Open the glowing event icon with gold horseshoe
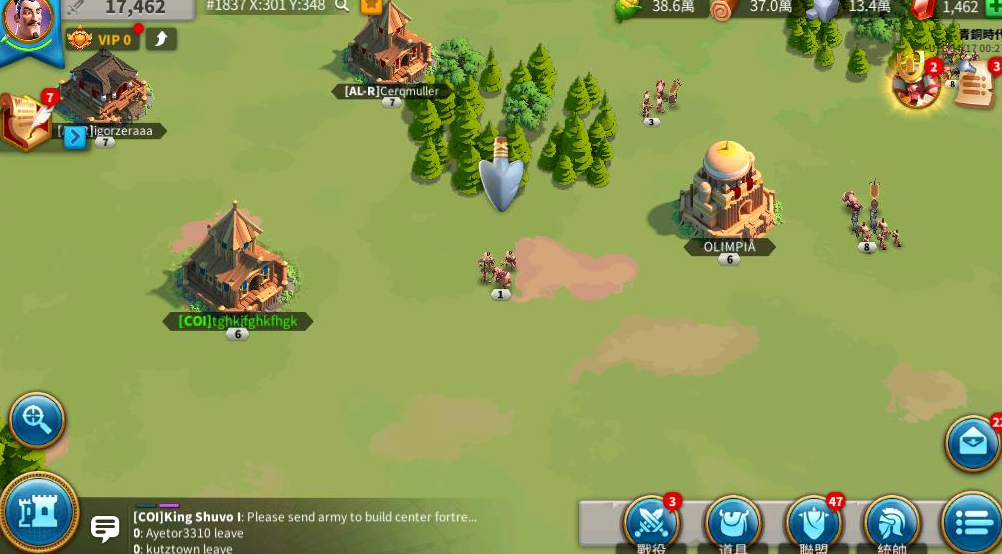Viewport: 1002px width, 554px height. tap(915, 82)
